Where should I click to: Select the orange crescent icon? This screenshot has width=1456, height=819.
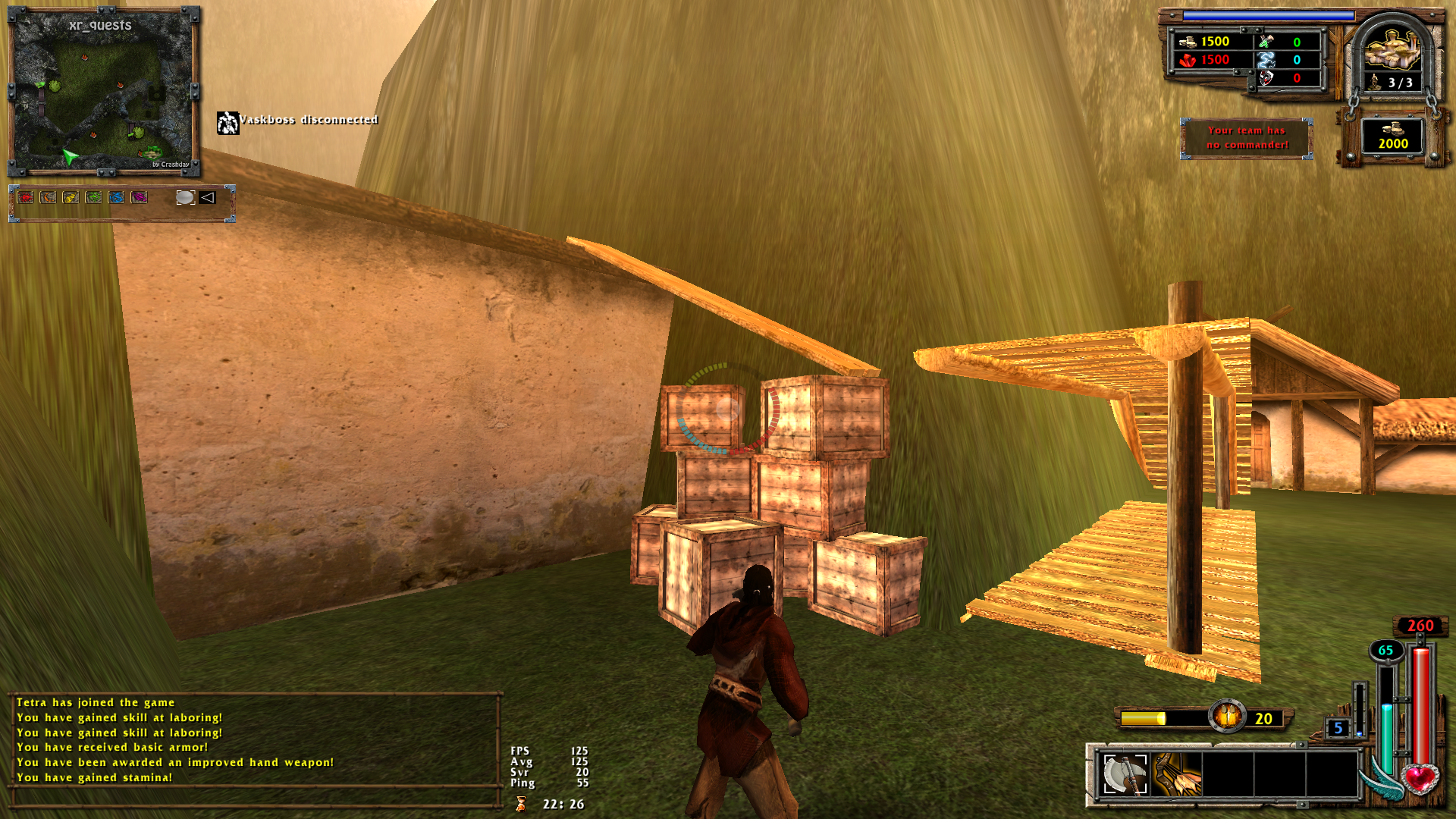click(49, 197)
